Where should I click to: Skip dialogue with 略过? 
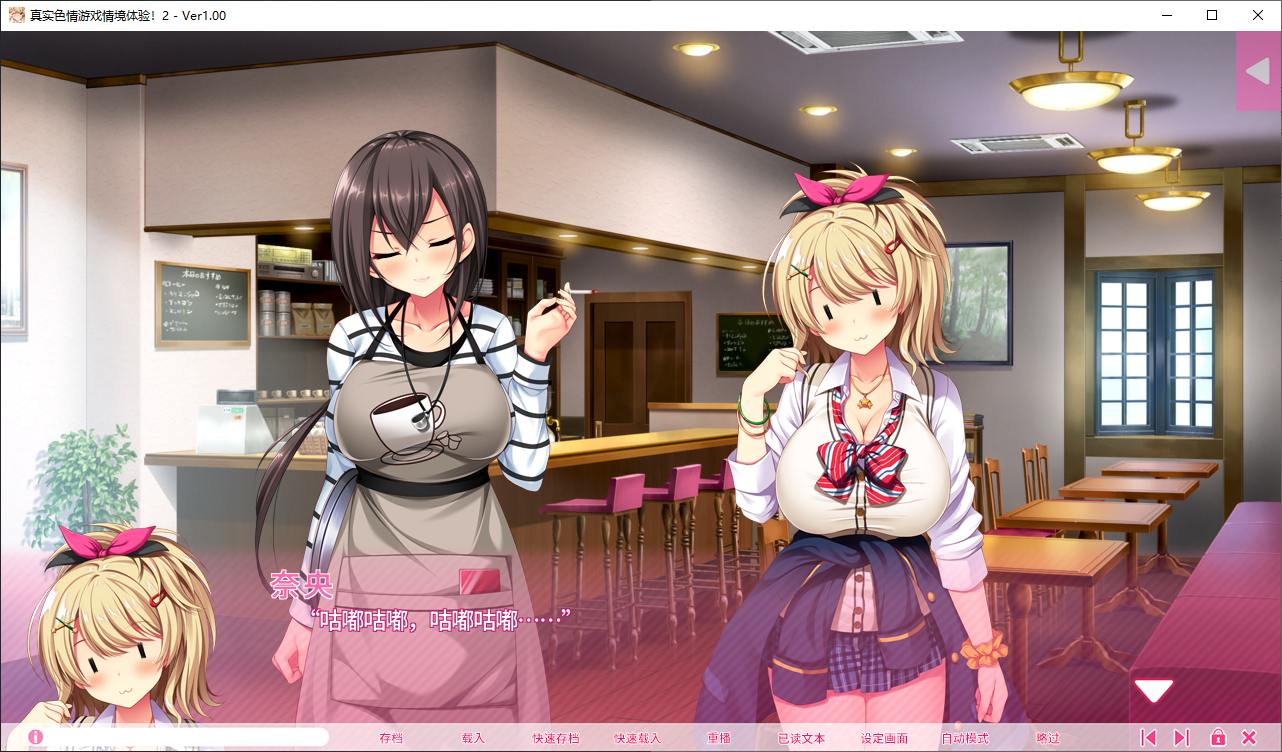1047,738
